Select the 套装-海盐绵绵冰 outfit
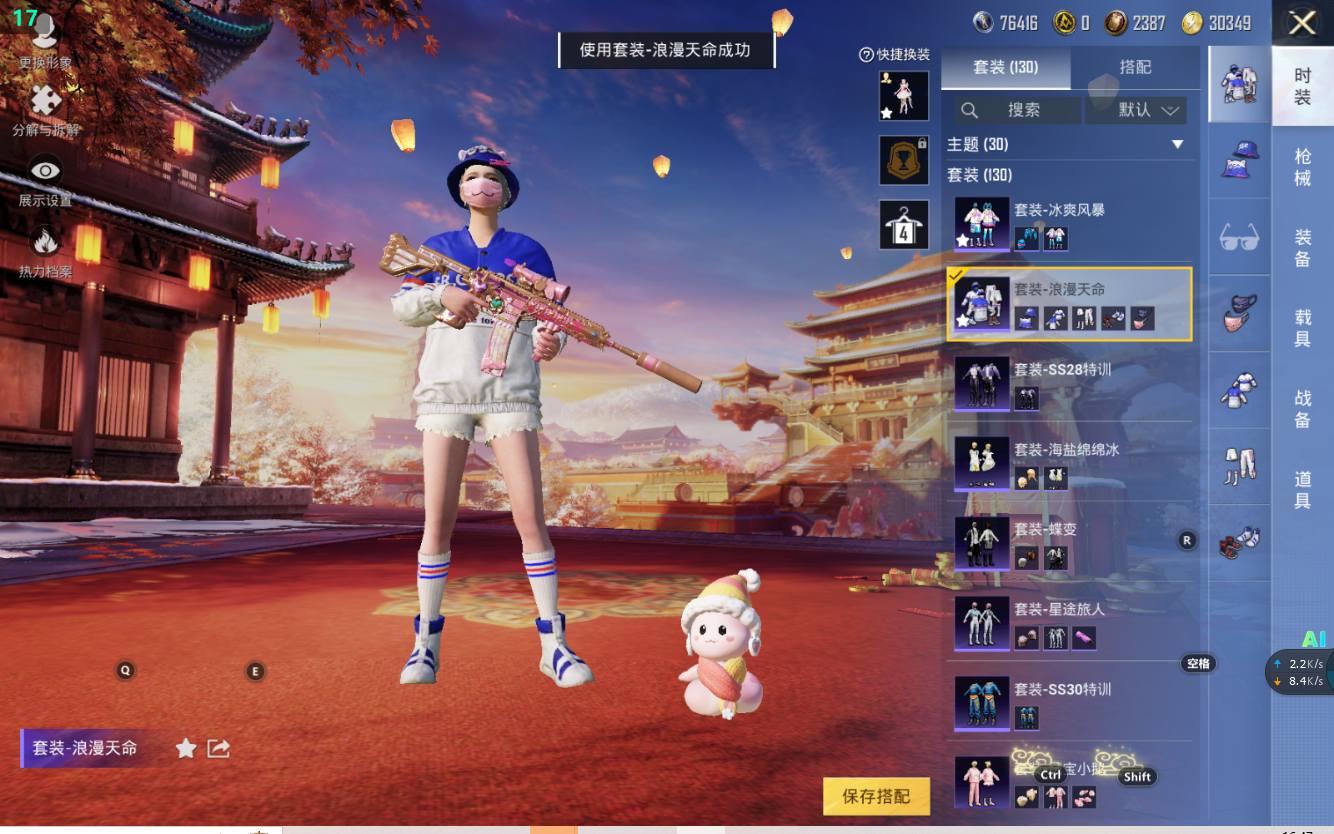Viewport: 1334px width, 834px height. click(x=1069, y=463)
